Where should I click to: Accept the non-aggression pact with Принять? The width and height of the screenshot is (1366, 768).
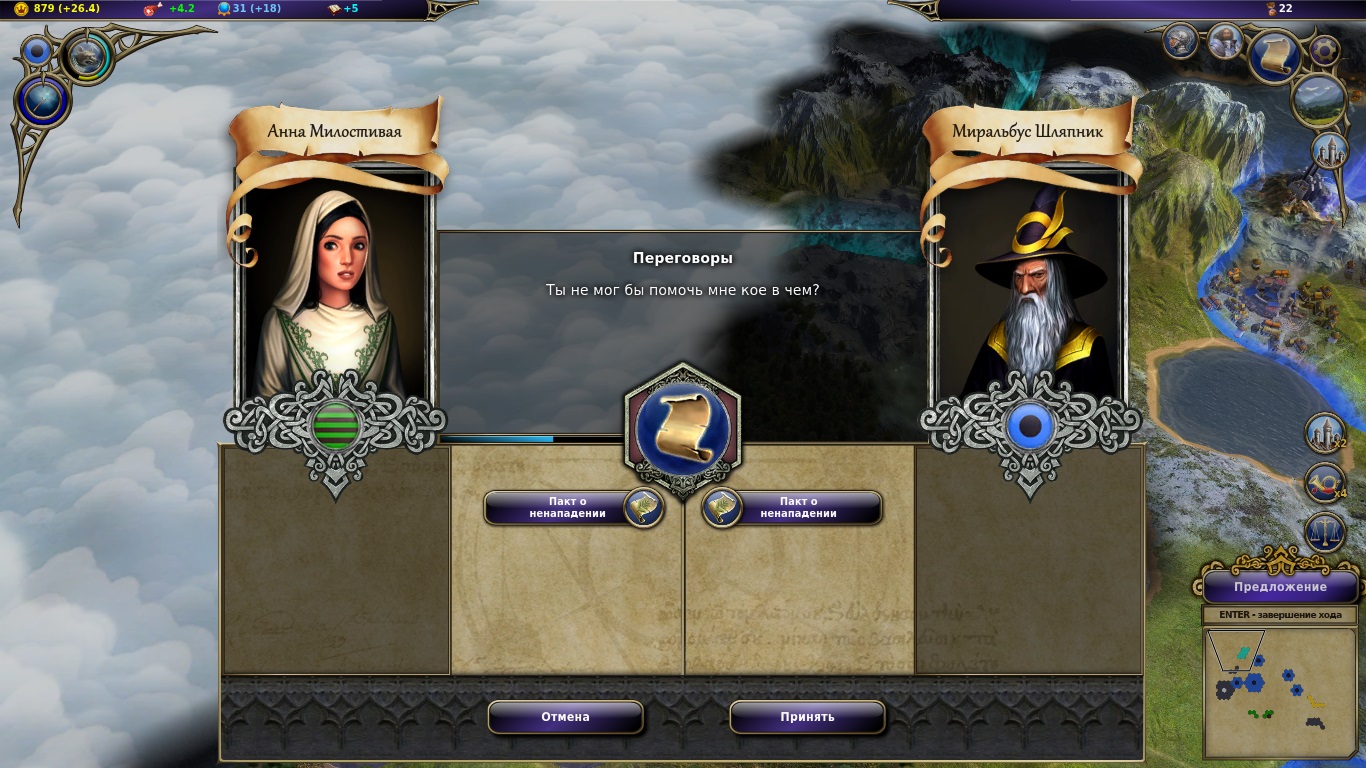pyautogui.click(x=807, y=717)
